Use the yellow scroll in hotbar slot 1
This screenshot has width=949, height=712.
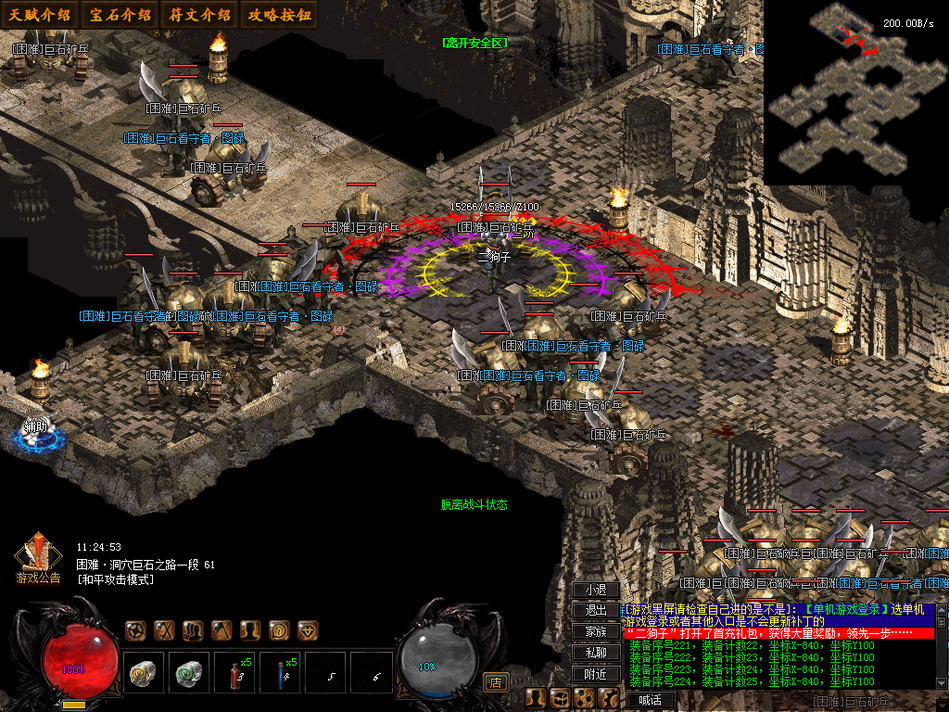tap(142, 674)
